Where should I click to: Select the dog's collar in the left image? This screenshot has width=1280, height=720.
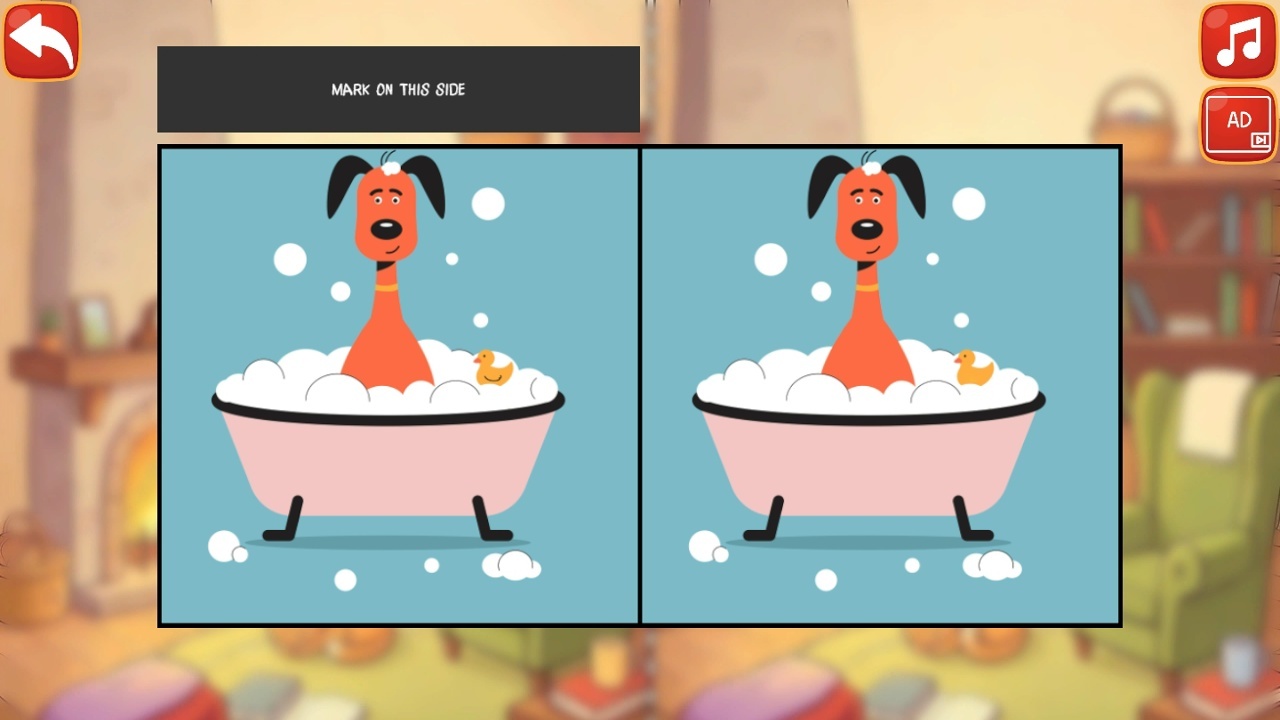point(388,286)
